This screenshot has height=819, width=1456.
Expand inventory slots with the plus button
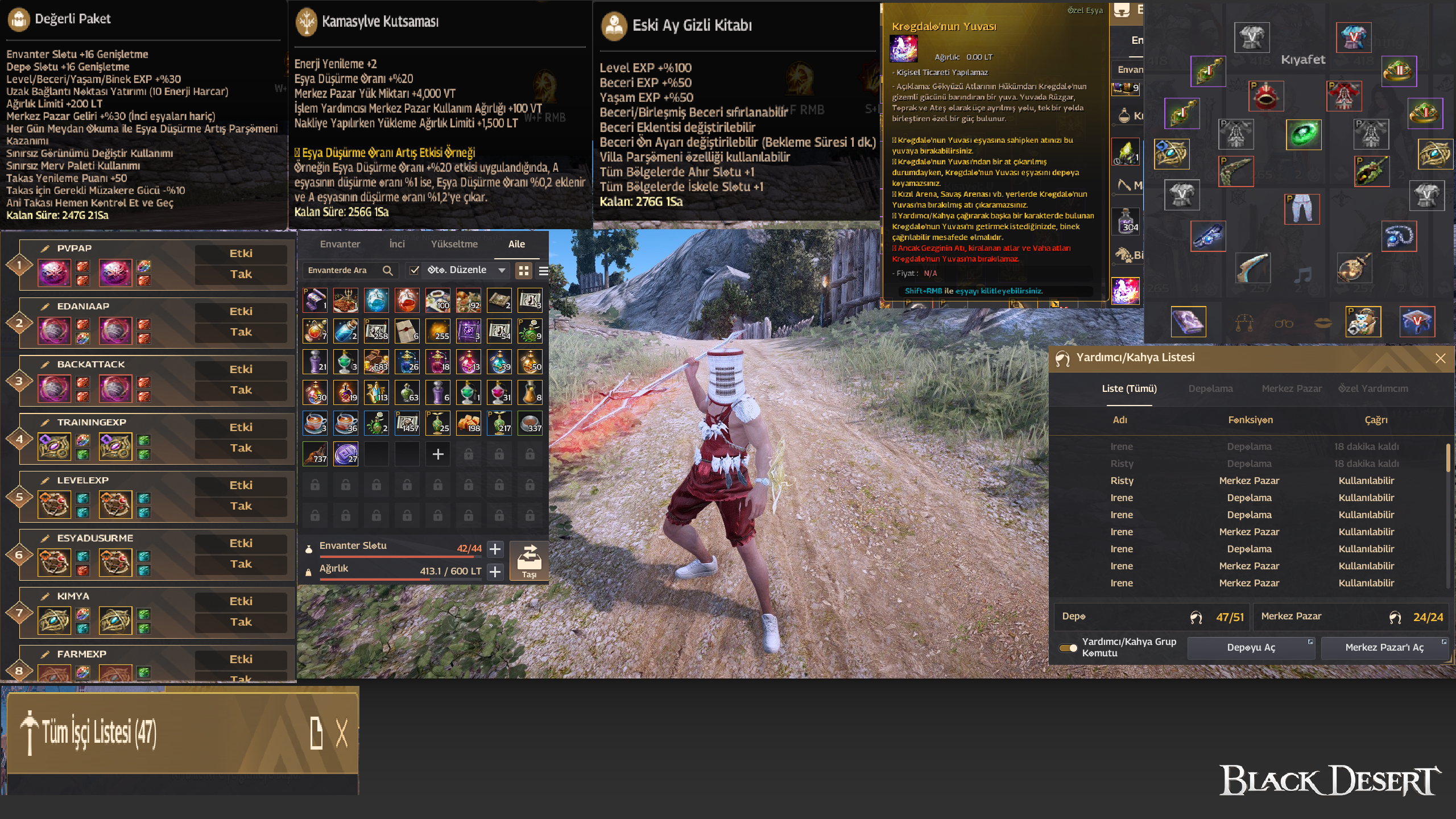tap(495, 549)
